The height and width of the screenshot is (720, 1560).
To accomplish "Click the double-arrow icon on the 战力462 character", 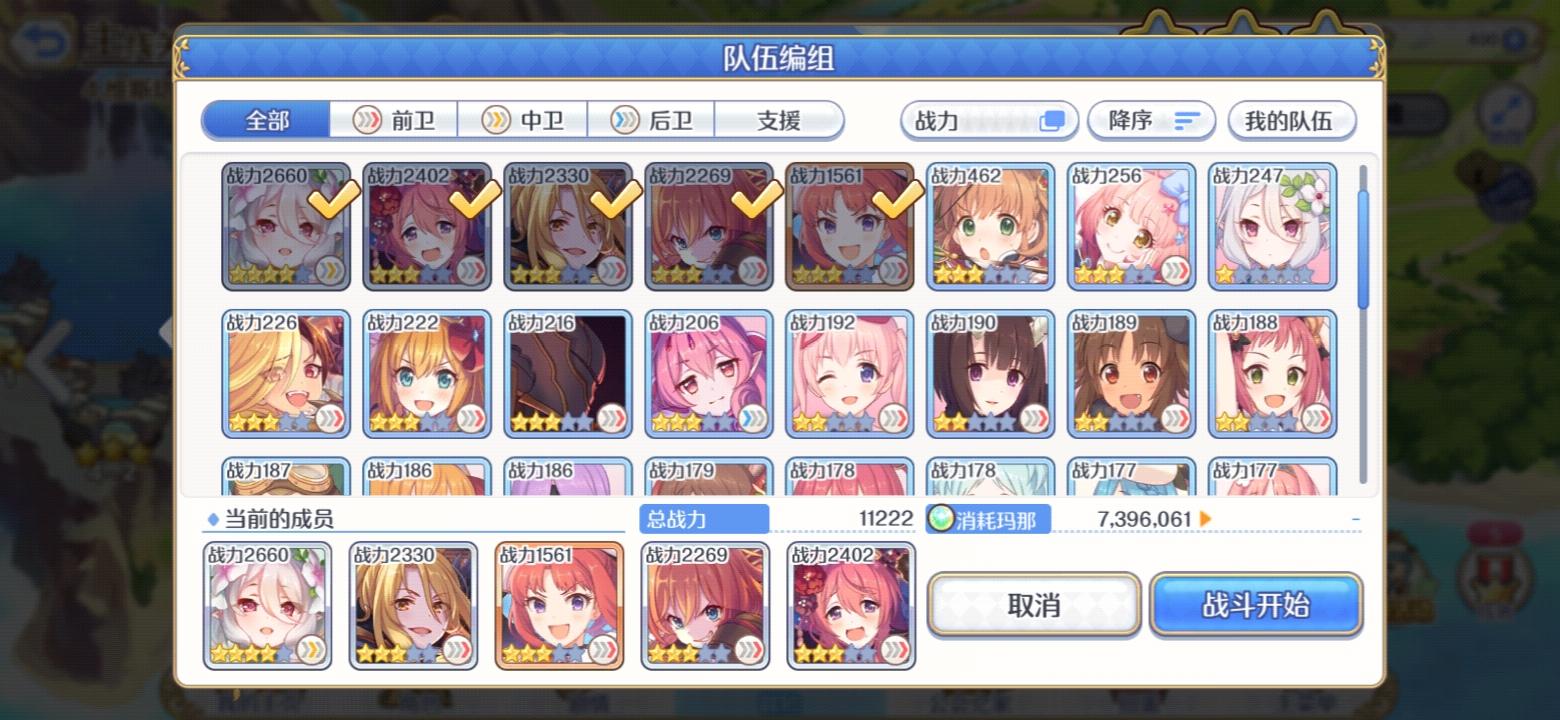I will click(1038, 268).
